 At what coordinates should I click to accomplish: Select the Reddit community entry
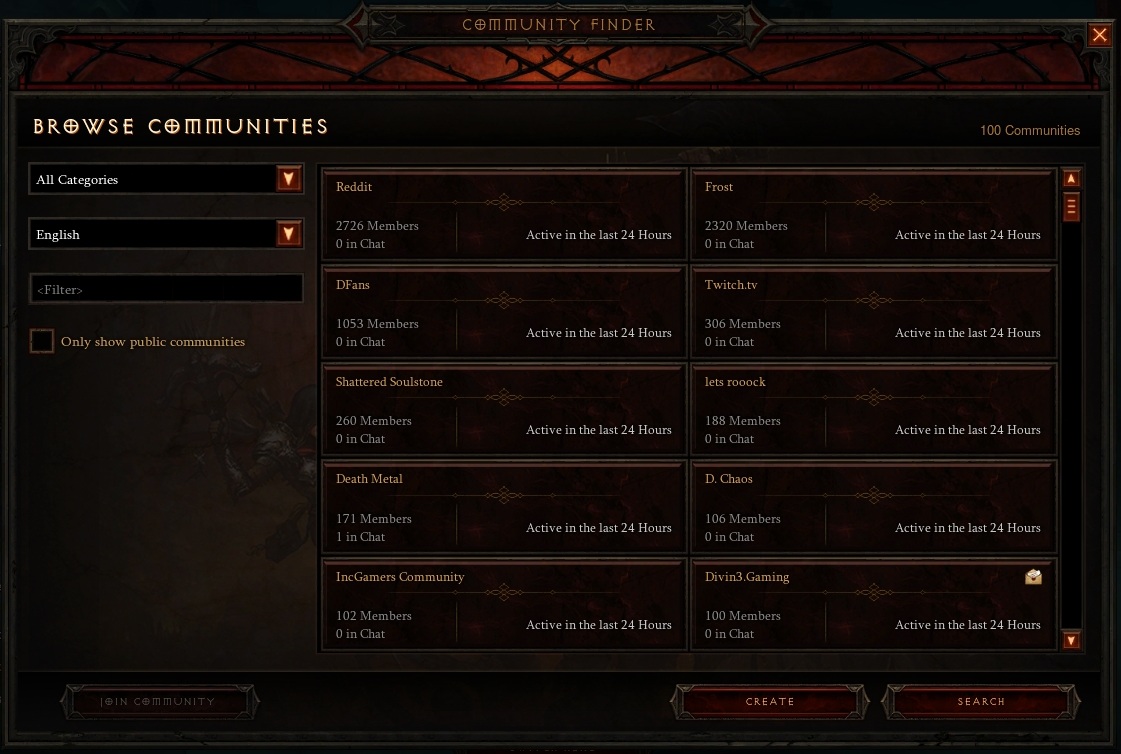click(x=503, y=215)
